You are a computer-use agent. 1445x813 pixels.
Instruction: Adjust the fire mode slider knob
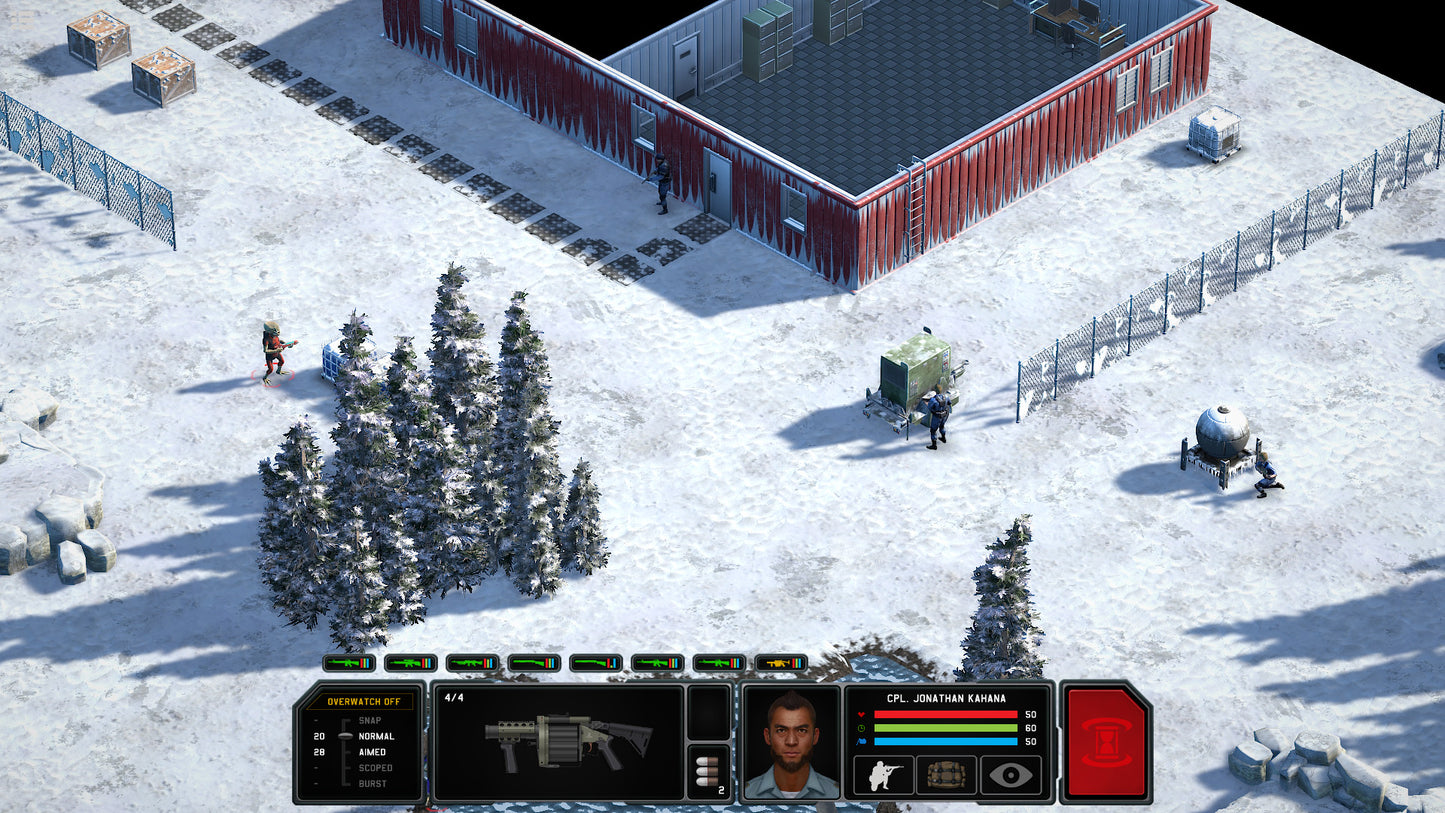(x=346, y=737)
